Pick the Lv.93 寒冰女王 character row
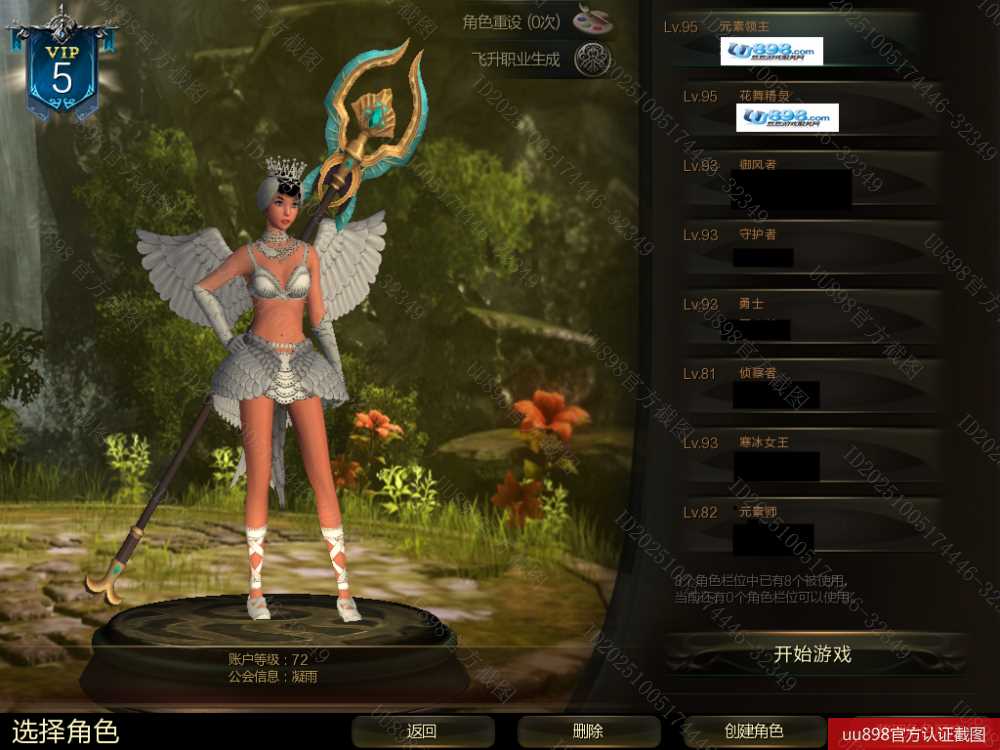 (x=800, y=455)
